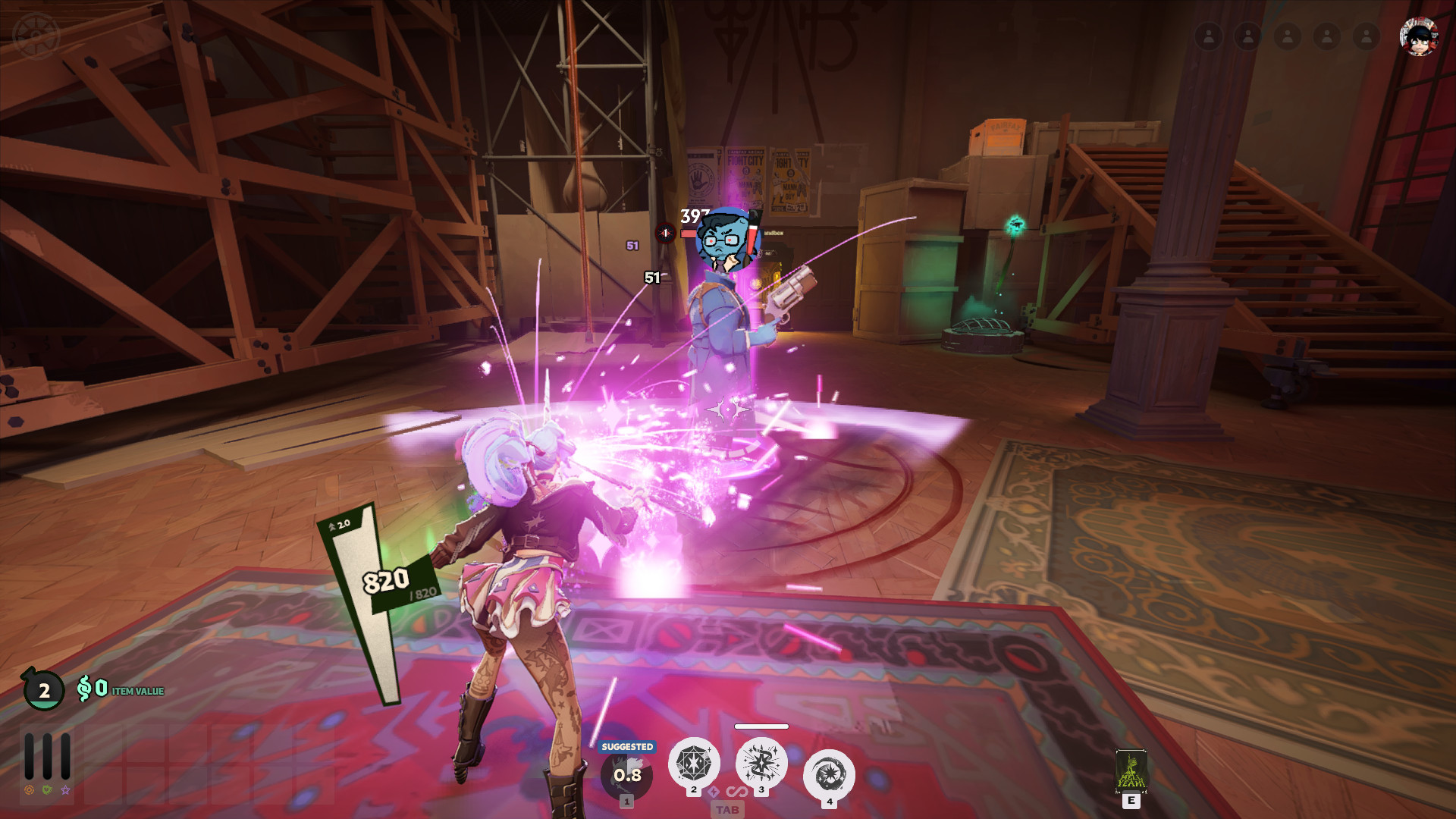Select the orange weapon stat icon
This screenshot has height=819, width=1456.
[30, 790]
